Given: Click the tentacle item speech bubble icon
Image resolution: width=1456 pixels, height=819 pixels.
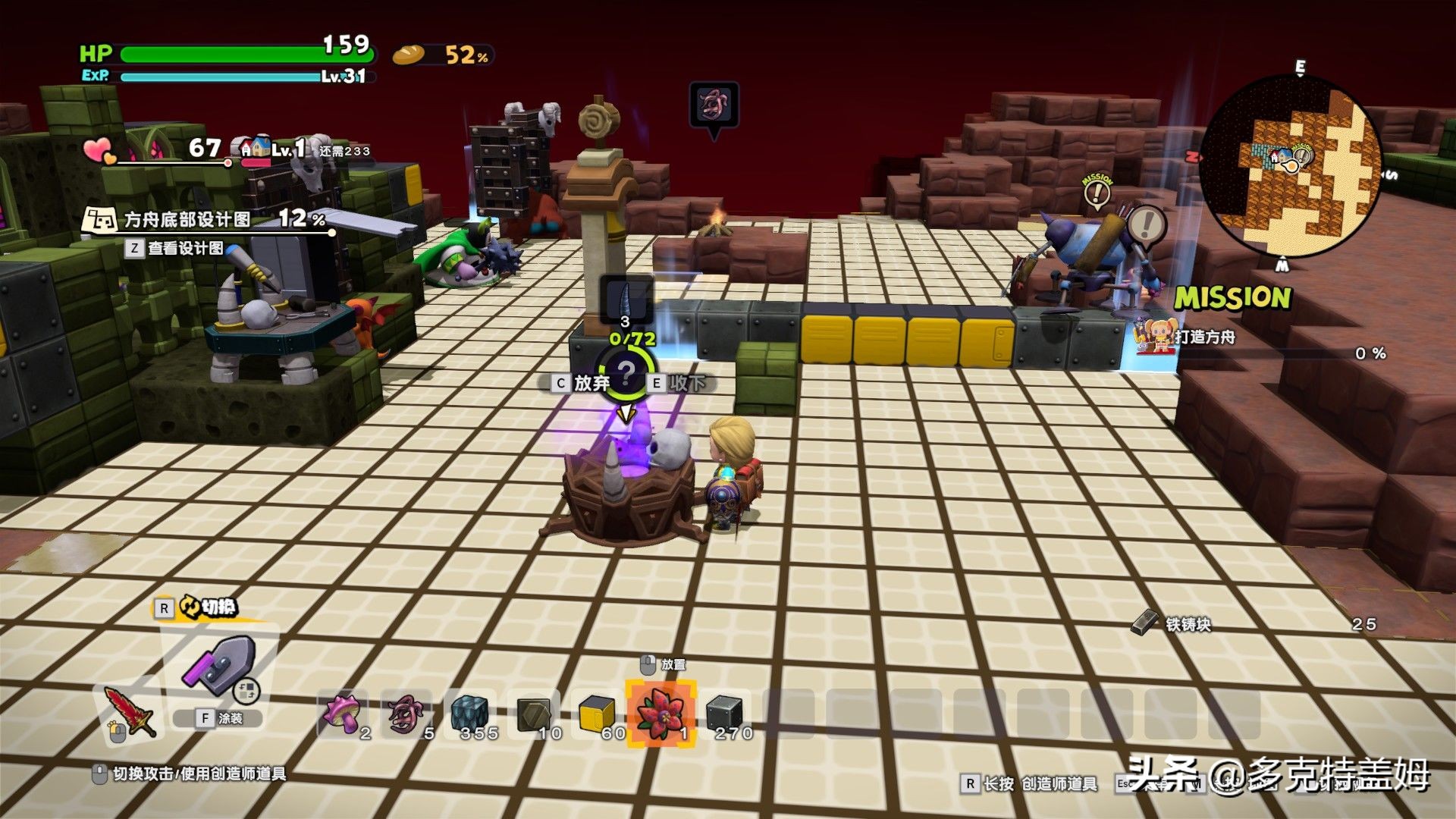Looking at the screenshot, I should click(x=713, y=105).
